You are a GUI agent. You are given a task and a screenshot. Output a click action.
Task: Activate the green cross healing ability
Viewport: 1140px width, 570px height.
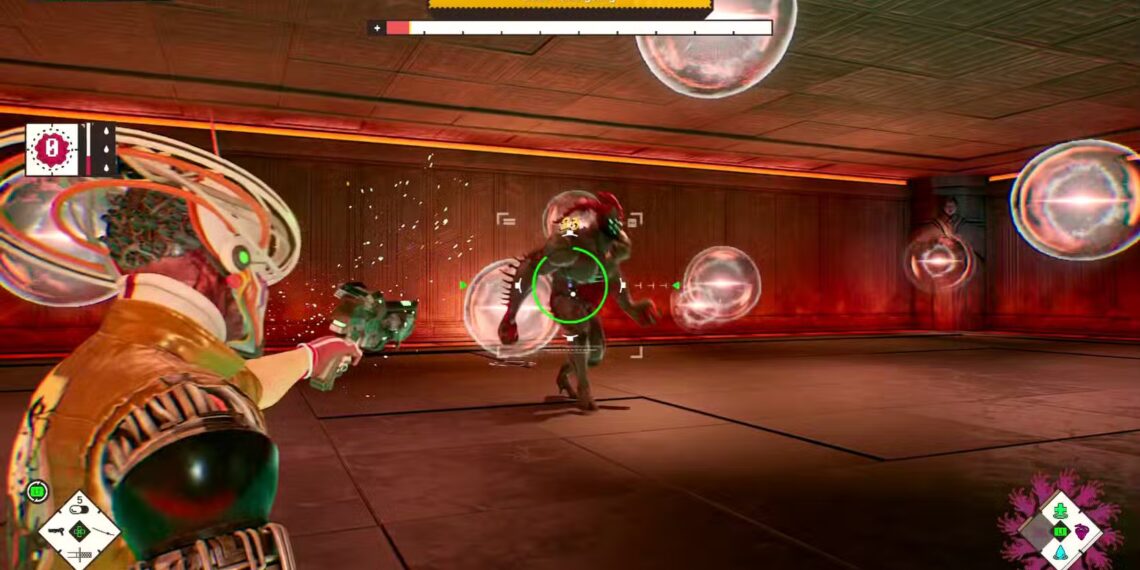[x=1059, y=510]
